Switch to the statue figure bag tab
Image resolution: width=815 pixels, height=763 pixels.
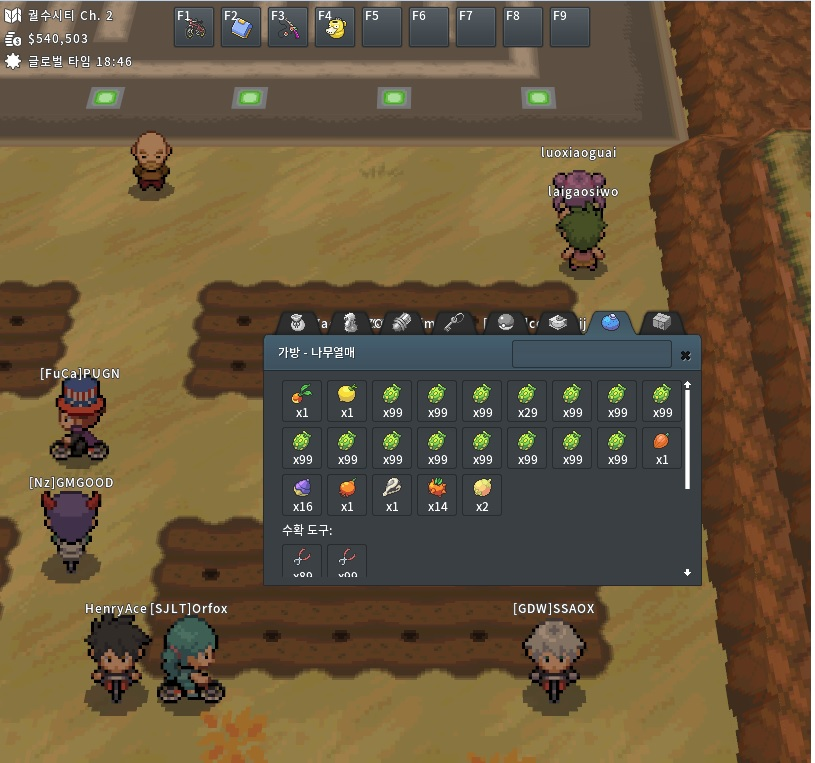349,322
